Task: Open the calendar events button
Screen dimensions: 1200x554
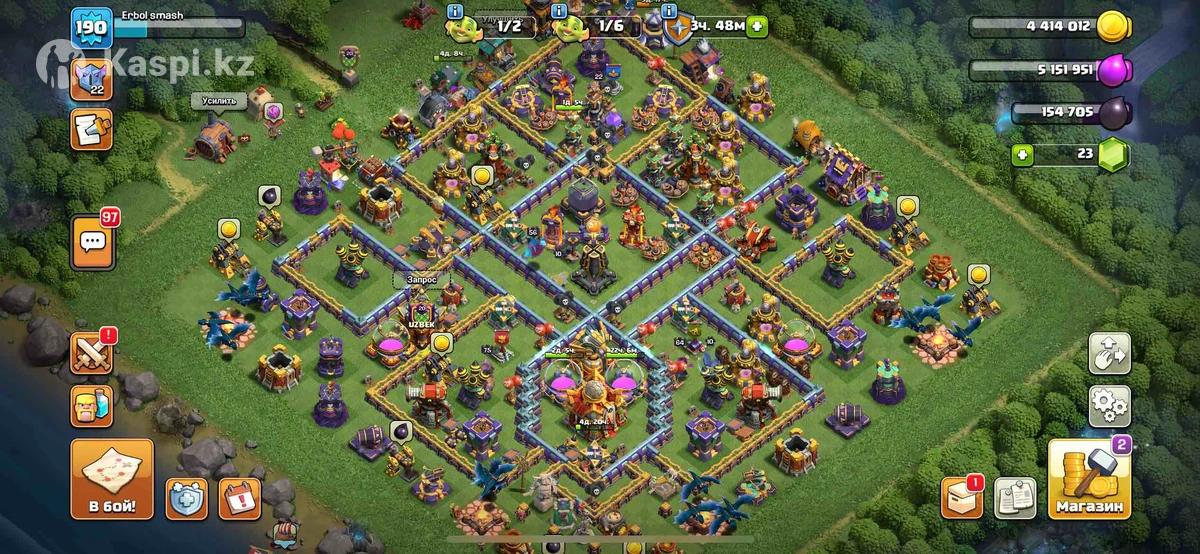Action: [x=239, y=497]
